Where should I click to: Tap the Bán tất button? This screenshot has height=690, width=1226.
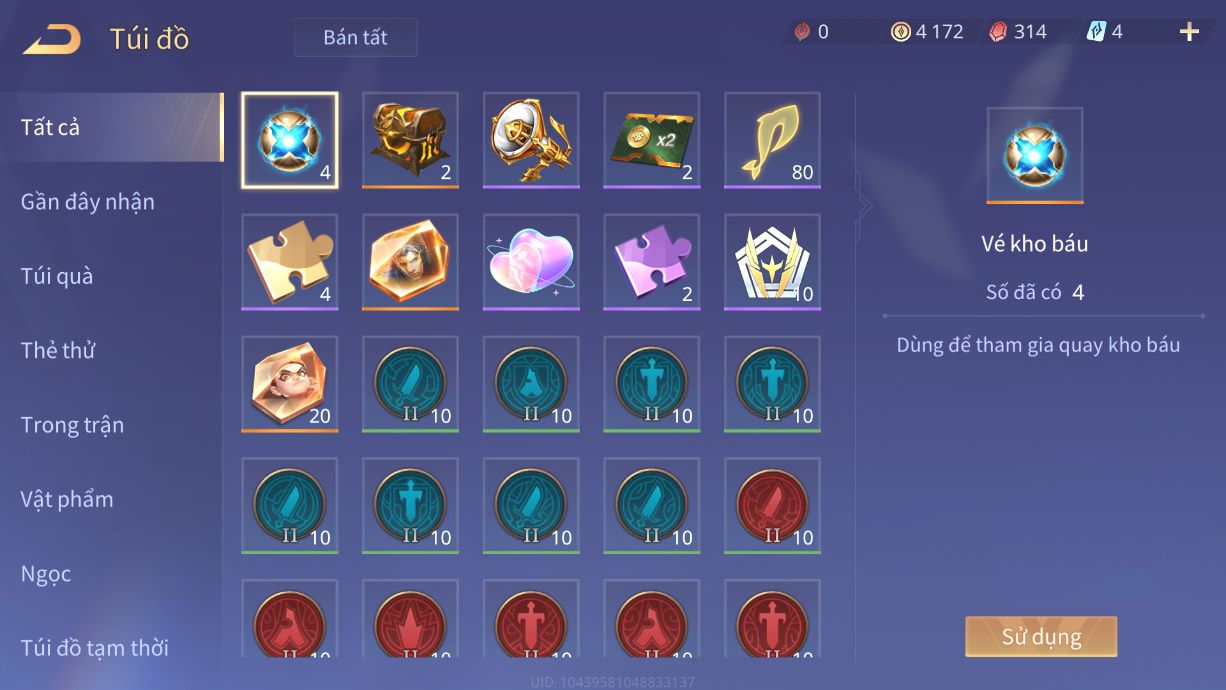click(x=355, y=38)
